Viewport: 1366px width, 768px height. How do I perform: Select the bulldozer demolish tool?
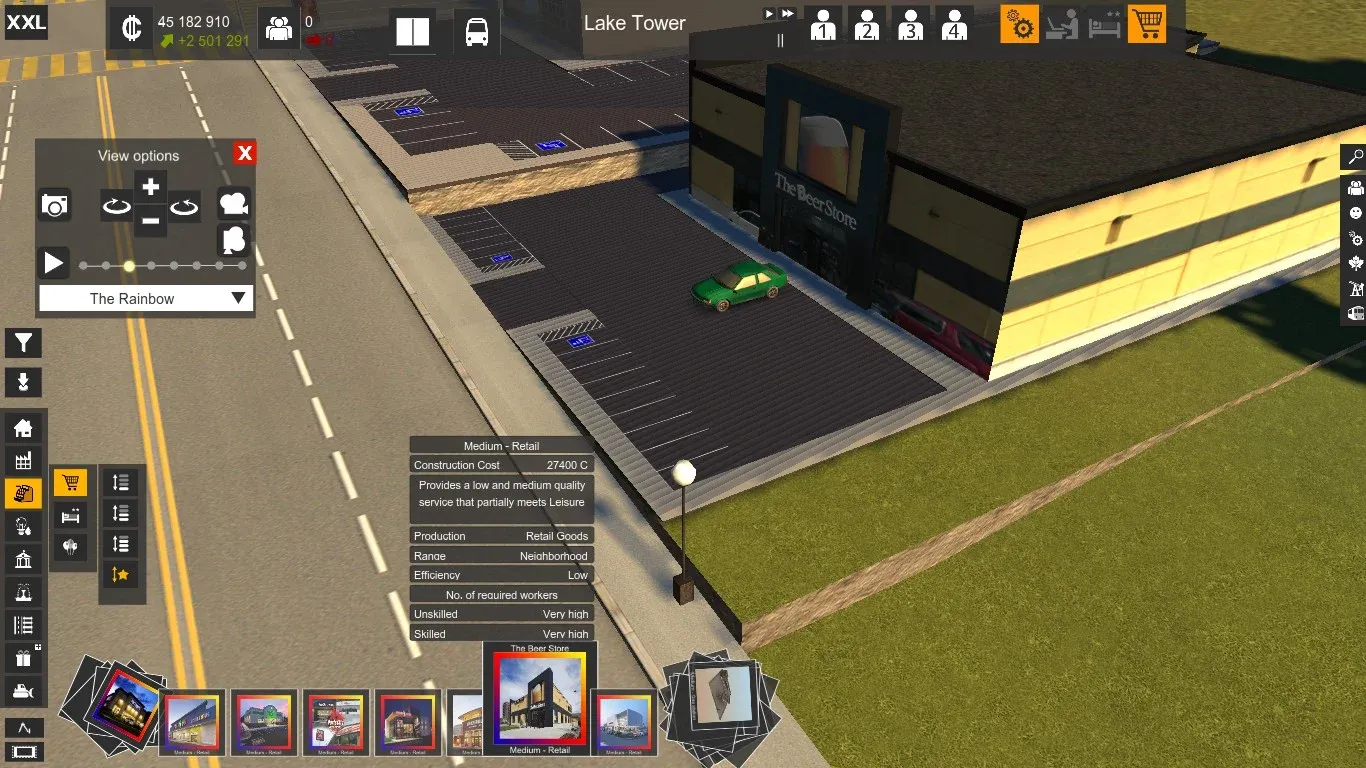point(23,691)
